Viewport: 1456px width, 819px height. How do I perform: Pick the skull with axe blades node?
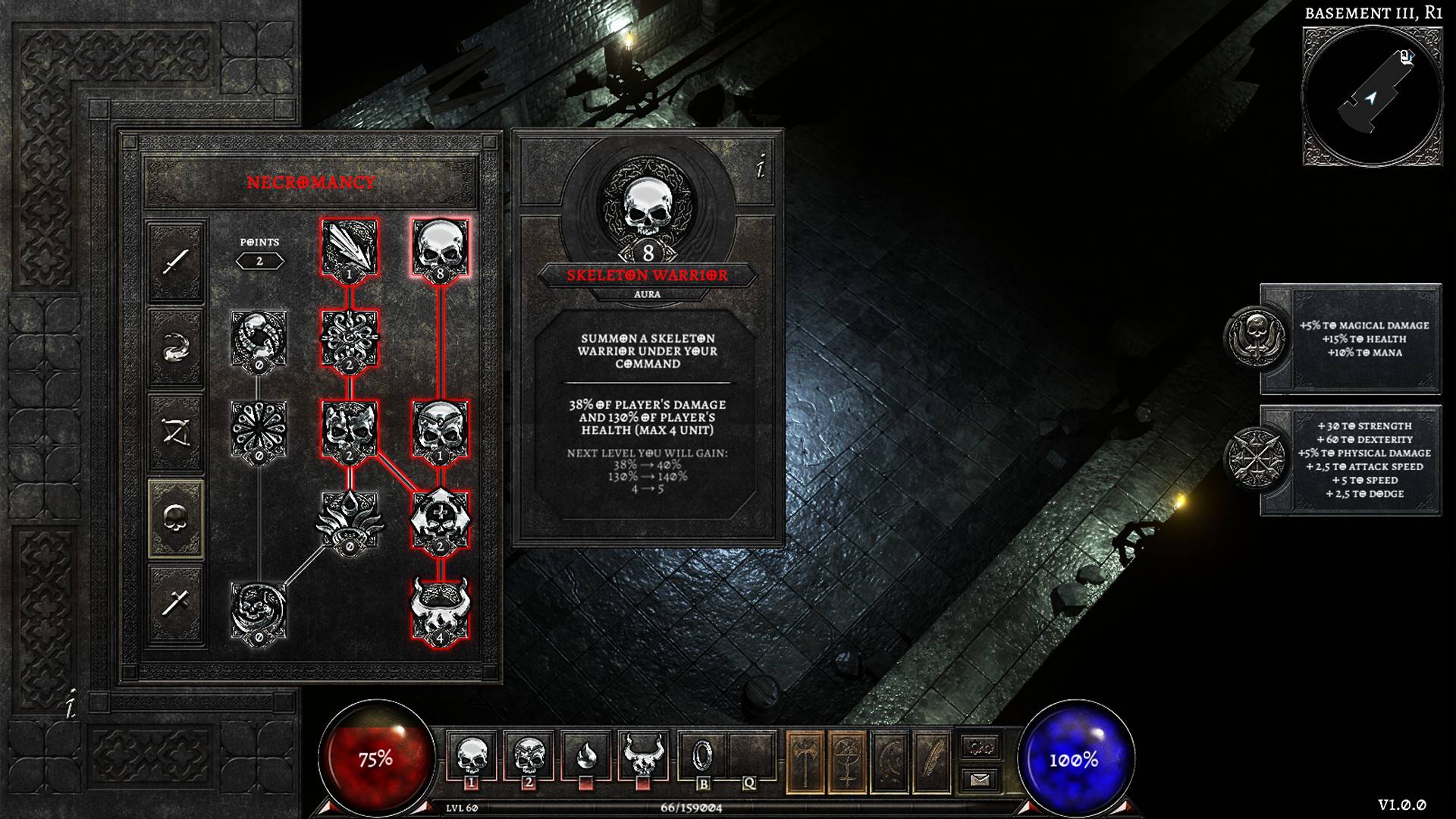(440, 519)
